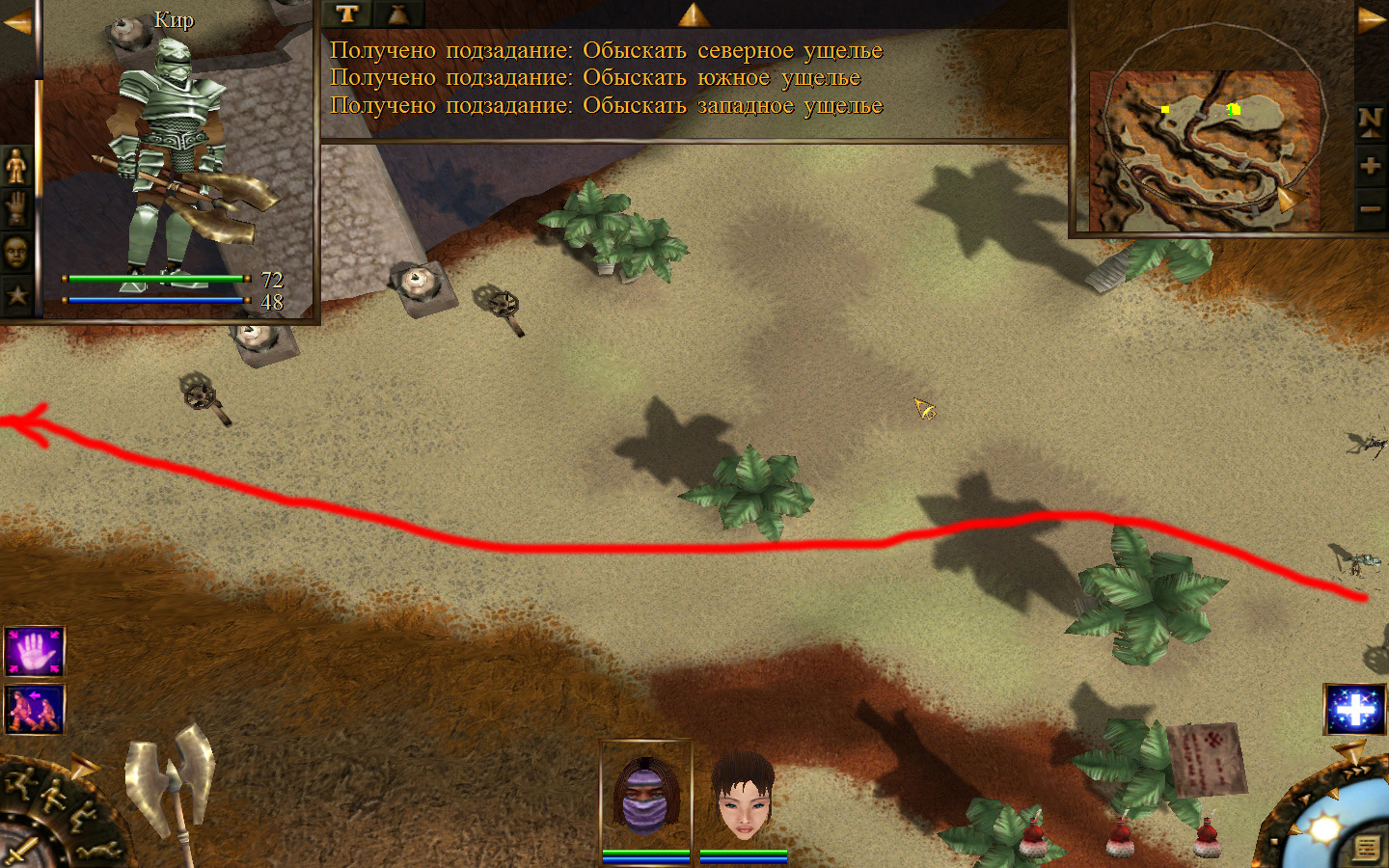Zoom in the minimap with plus button
Screen dimensions: 1389x868
click(1370, 165)
